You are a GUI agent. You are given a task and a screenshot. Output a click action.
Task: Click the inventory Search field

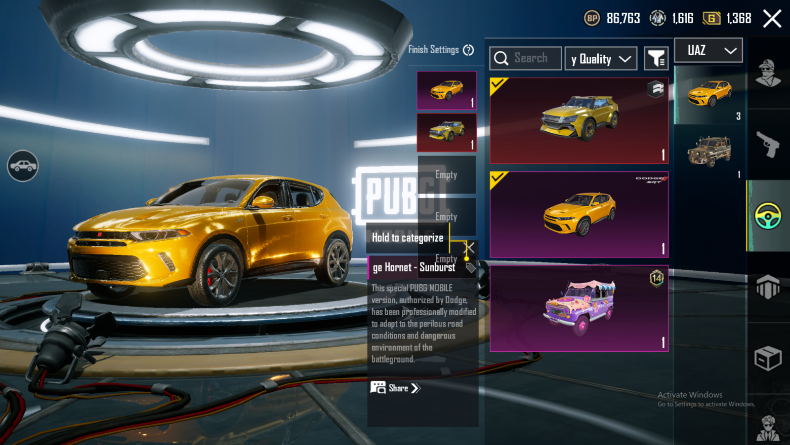[525, 59]
